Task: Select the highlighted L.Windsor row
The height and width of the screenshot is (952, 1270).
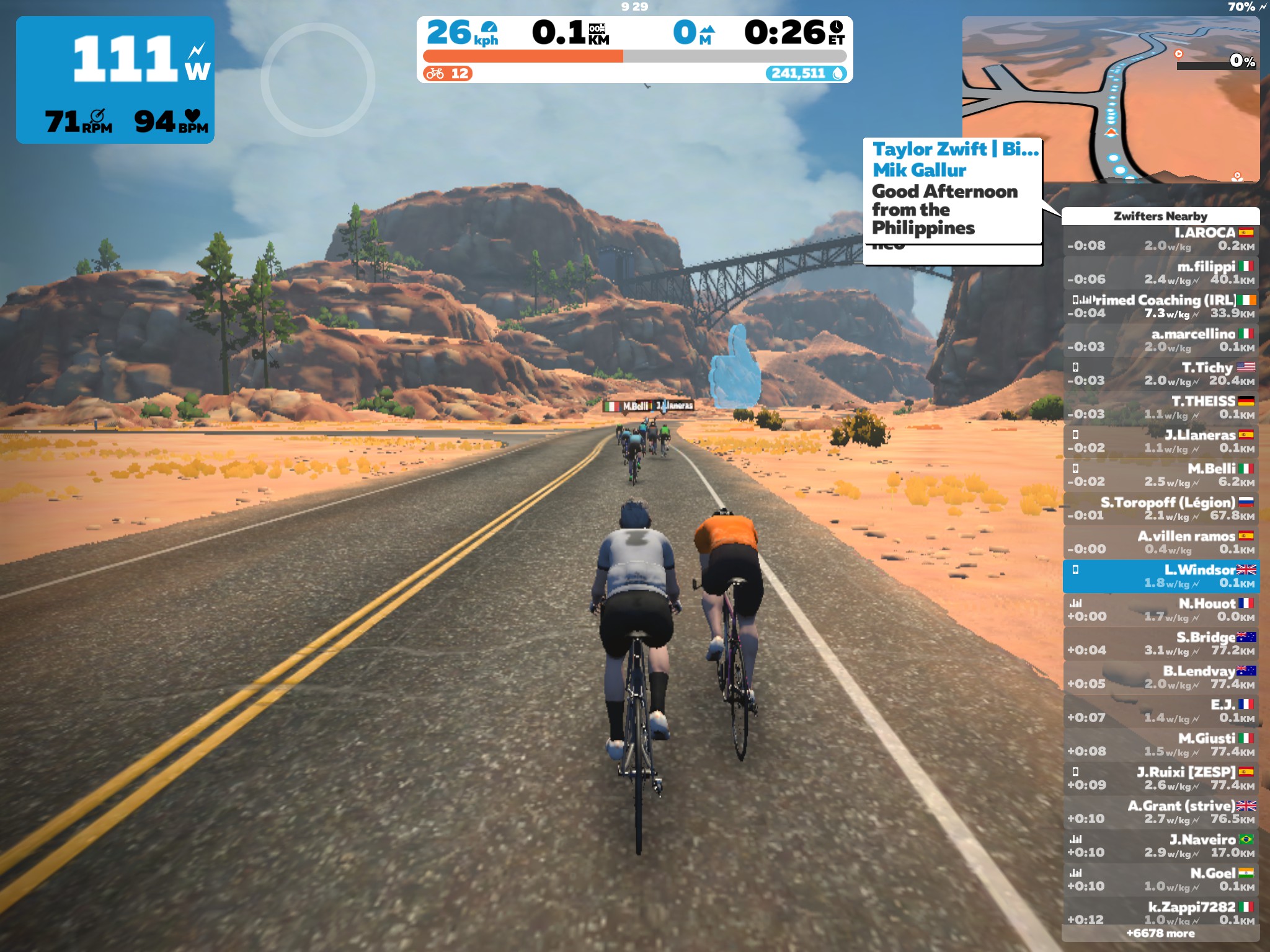Action: point(1160,576)
